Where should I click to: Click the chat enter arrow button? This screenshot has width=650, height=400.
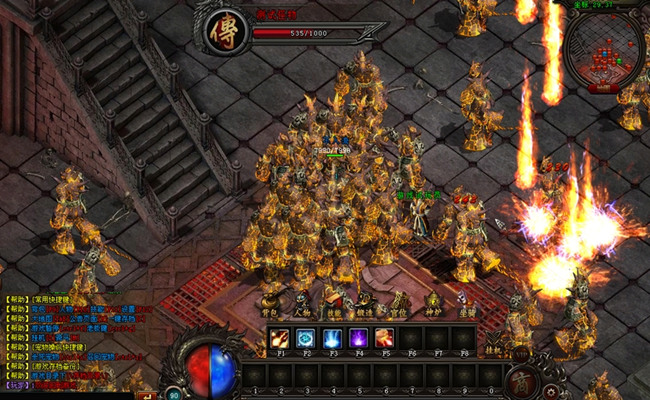147,396
